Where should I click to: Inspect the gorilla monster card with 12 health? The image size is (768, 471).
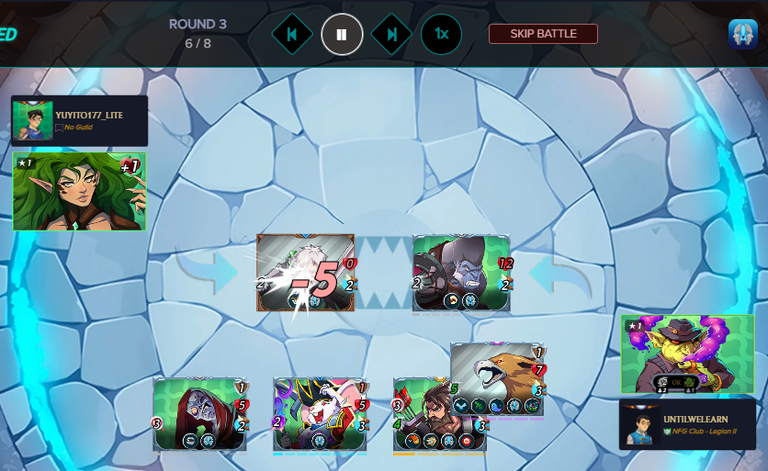(462, 272)
